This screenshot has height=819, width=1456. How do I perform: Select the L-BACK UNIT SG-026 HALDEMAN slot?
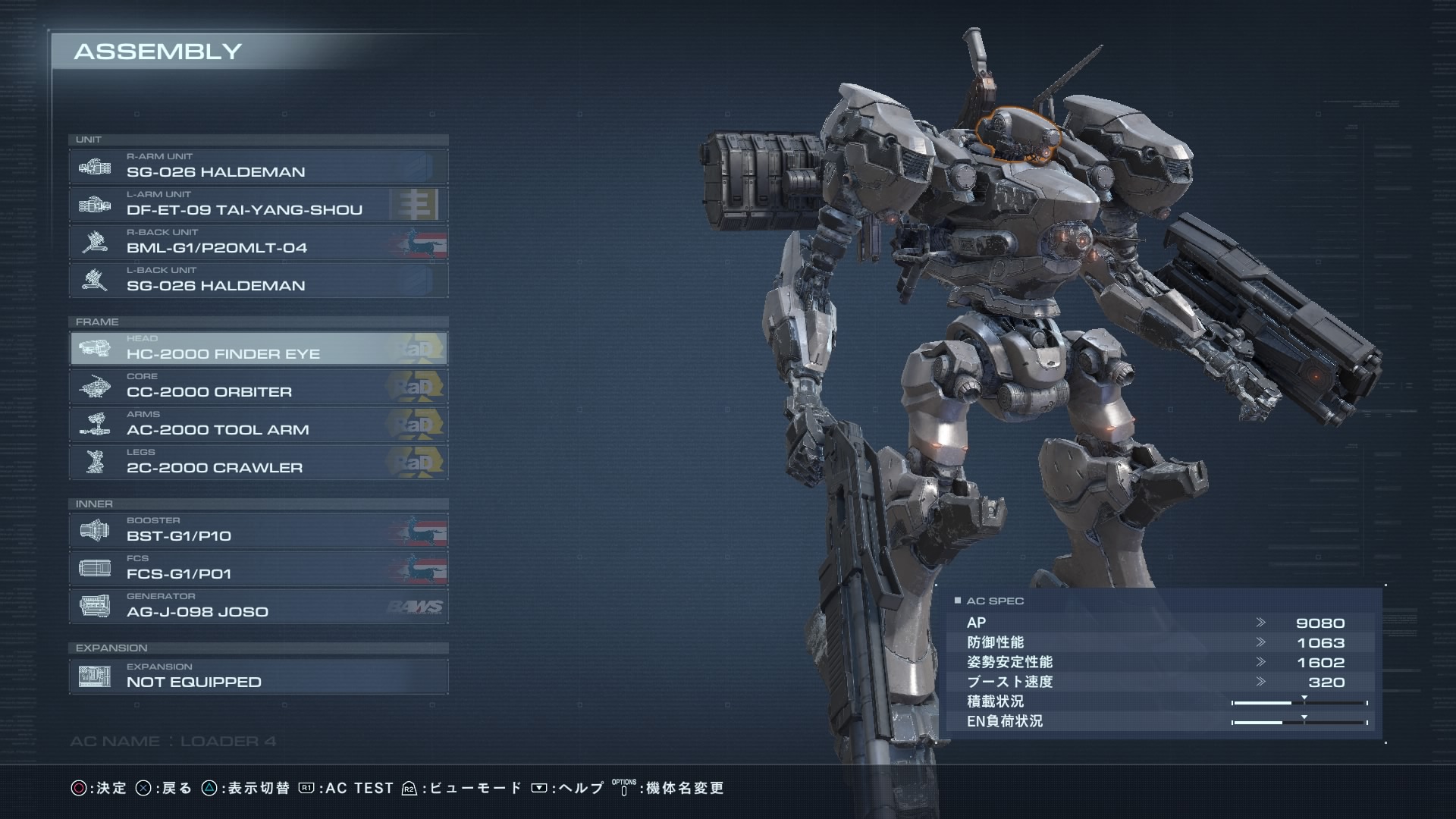click(x=258, y=280)
